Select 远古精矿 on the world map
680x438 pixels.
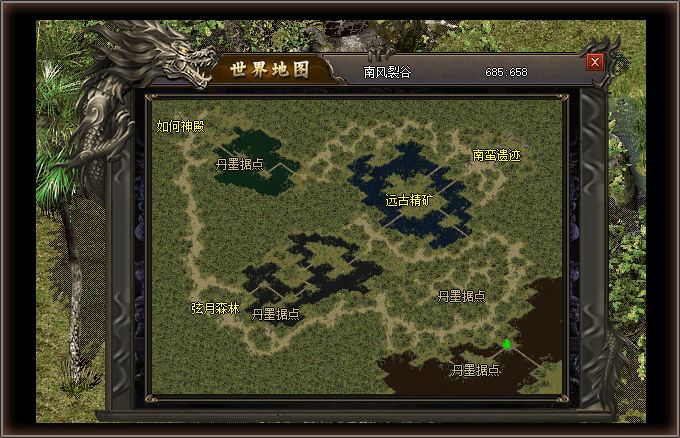410,200
